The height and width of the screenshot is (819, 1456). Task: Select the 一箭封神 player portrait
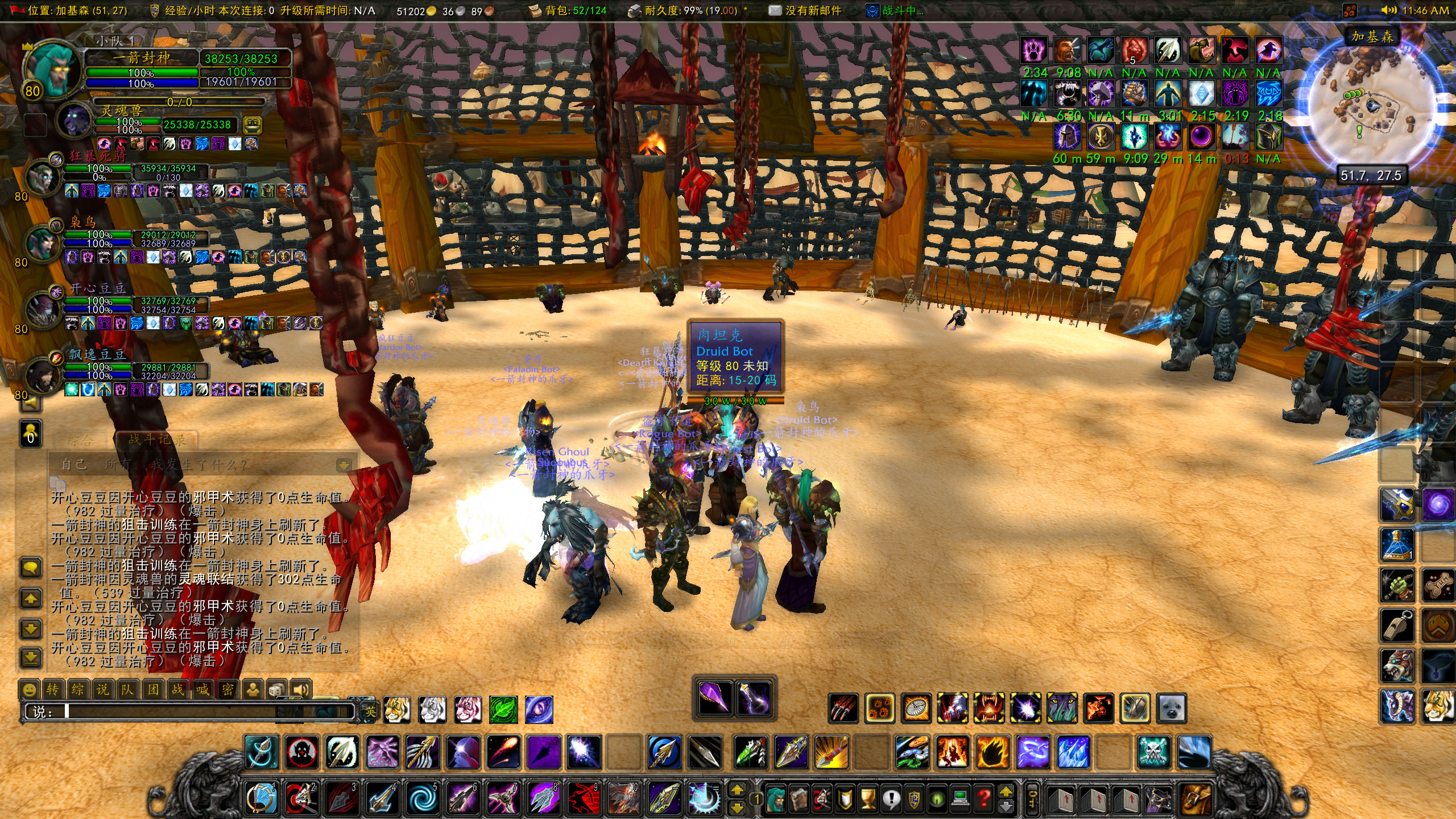52,68
